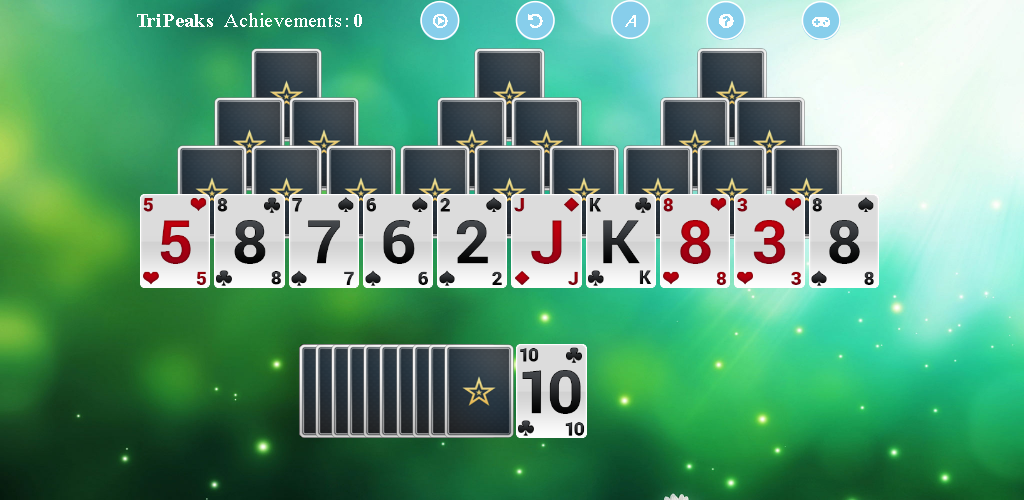Choose the 8 of clubs card
The width and height of the screenshot is (1024, 500).
[249, 242]
